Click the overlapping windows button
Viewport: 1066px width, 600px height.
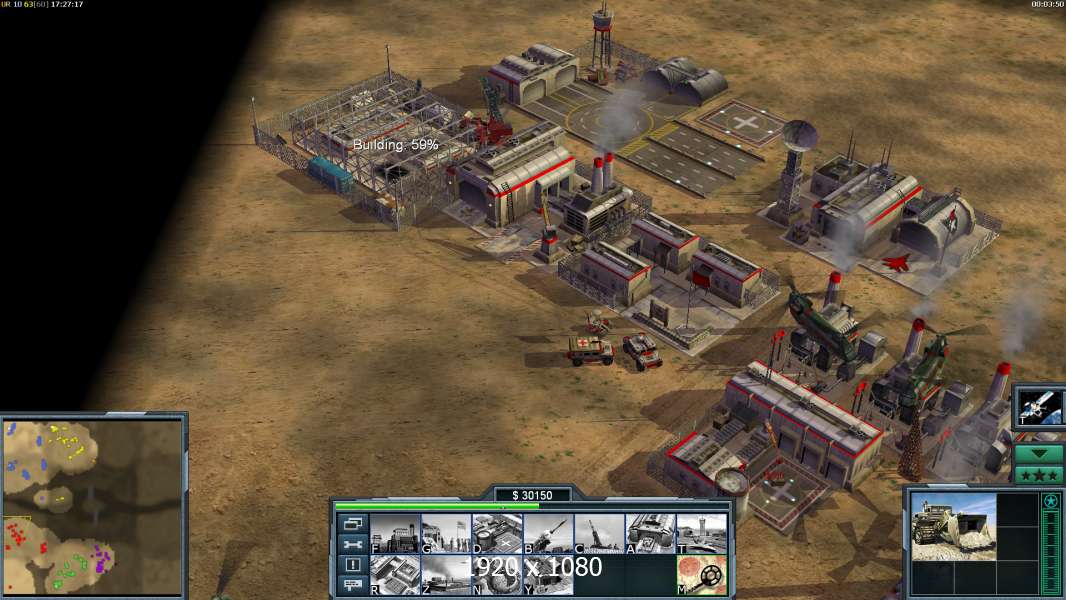[x=352, y=523]
